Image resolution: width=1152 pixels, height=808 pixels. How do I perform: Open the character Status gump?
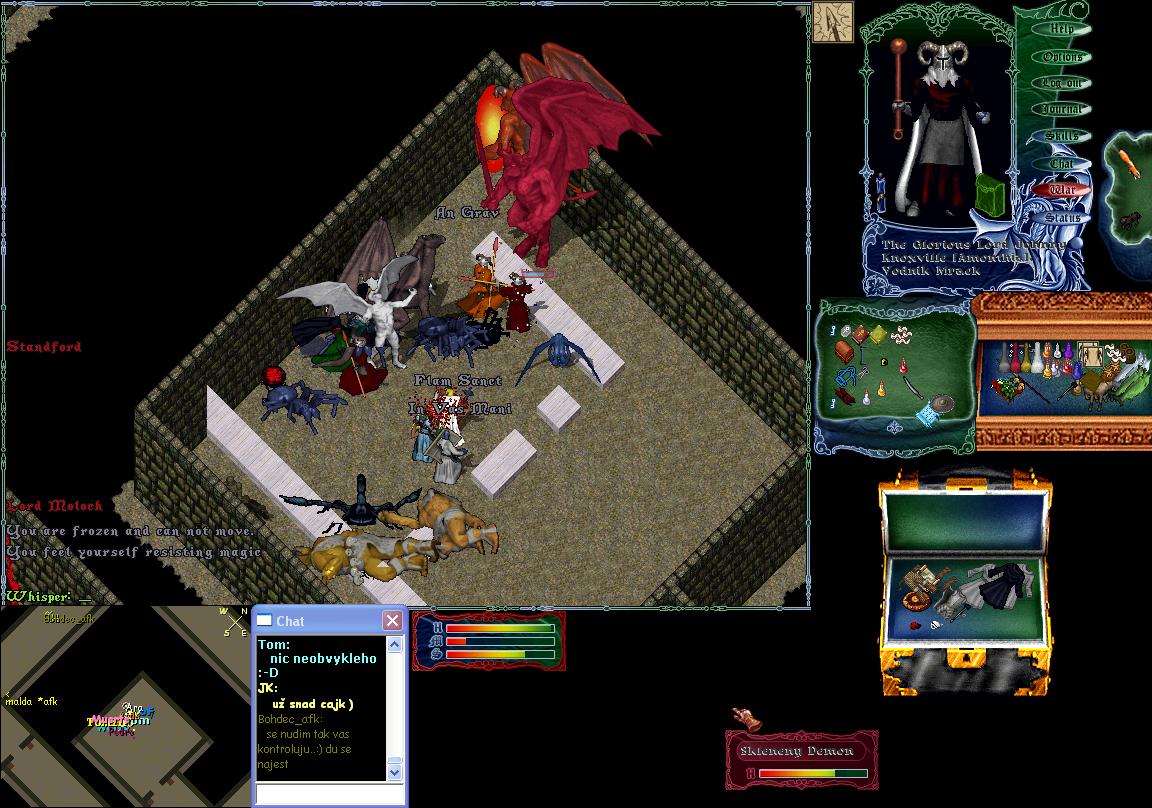click(x=1062, y=217)
